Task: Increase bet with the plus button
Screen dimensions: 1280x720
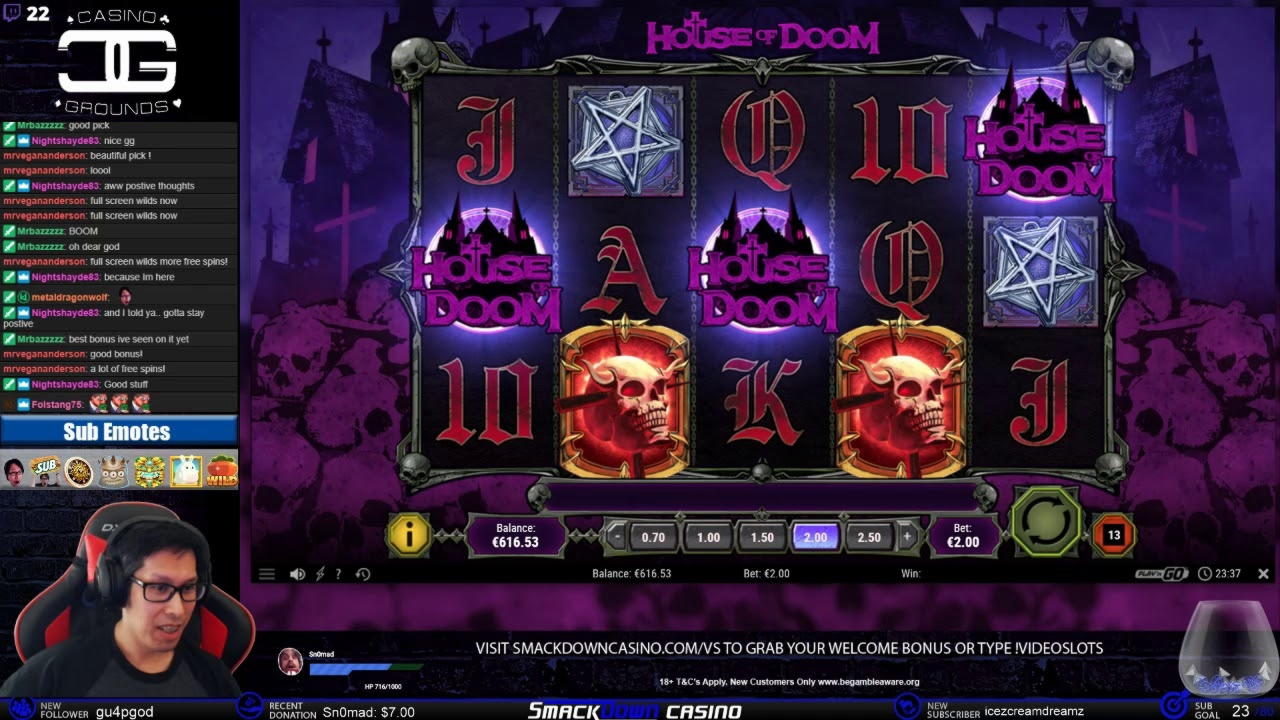Action: click(x=907, y=537)
